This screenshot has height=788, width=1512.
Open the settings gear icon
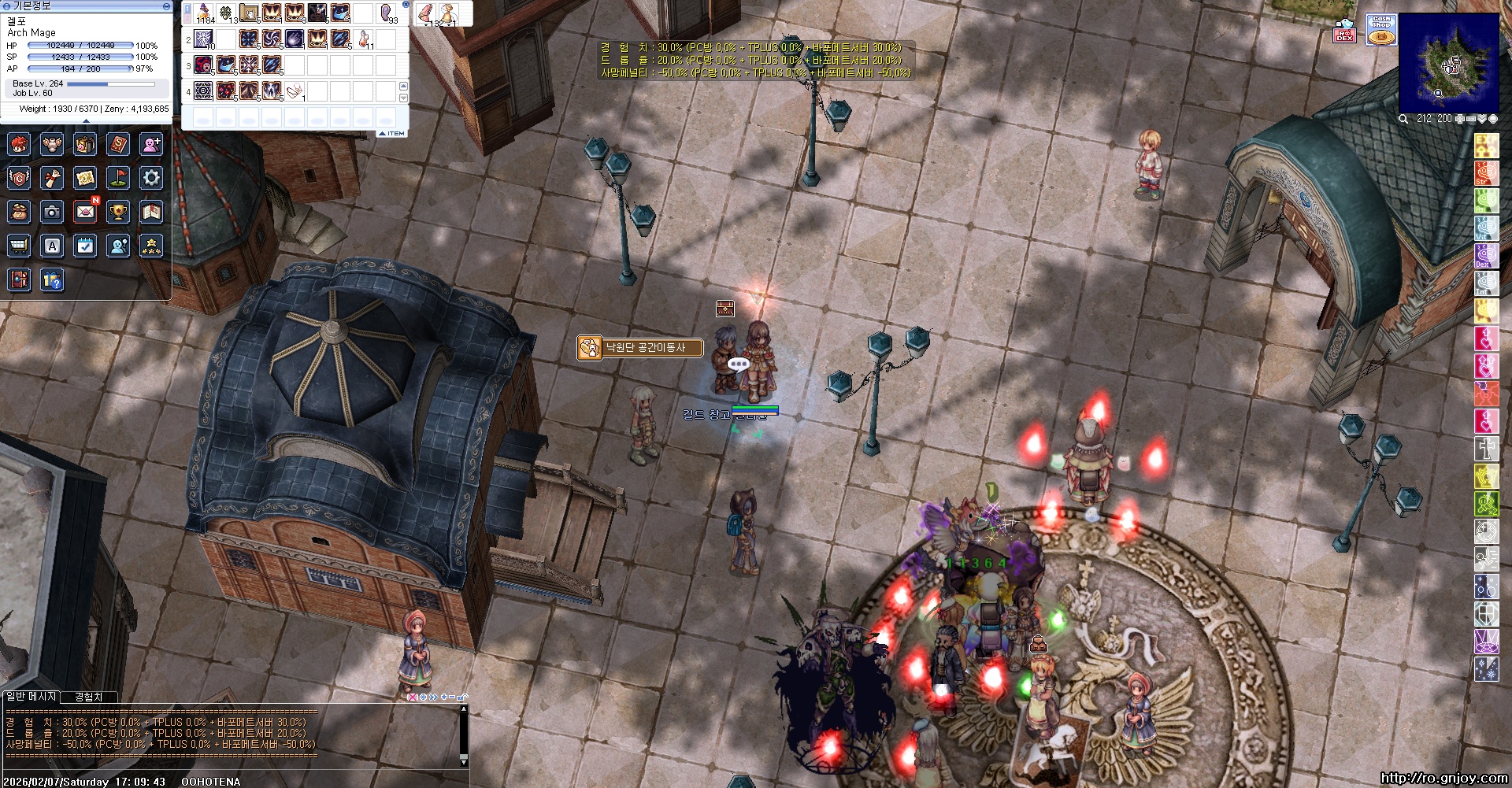pos(151,178)
